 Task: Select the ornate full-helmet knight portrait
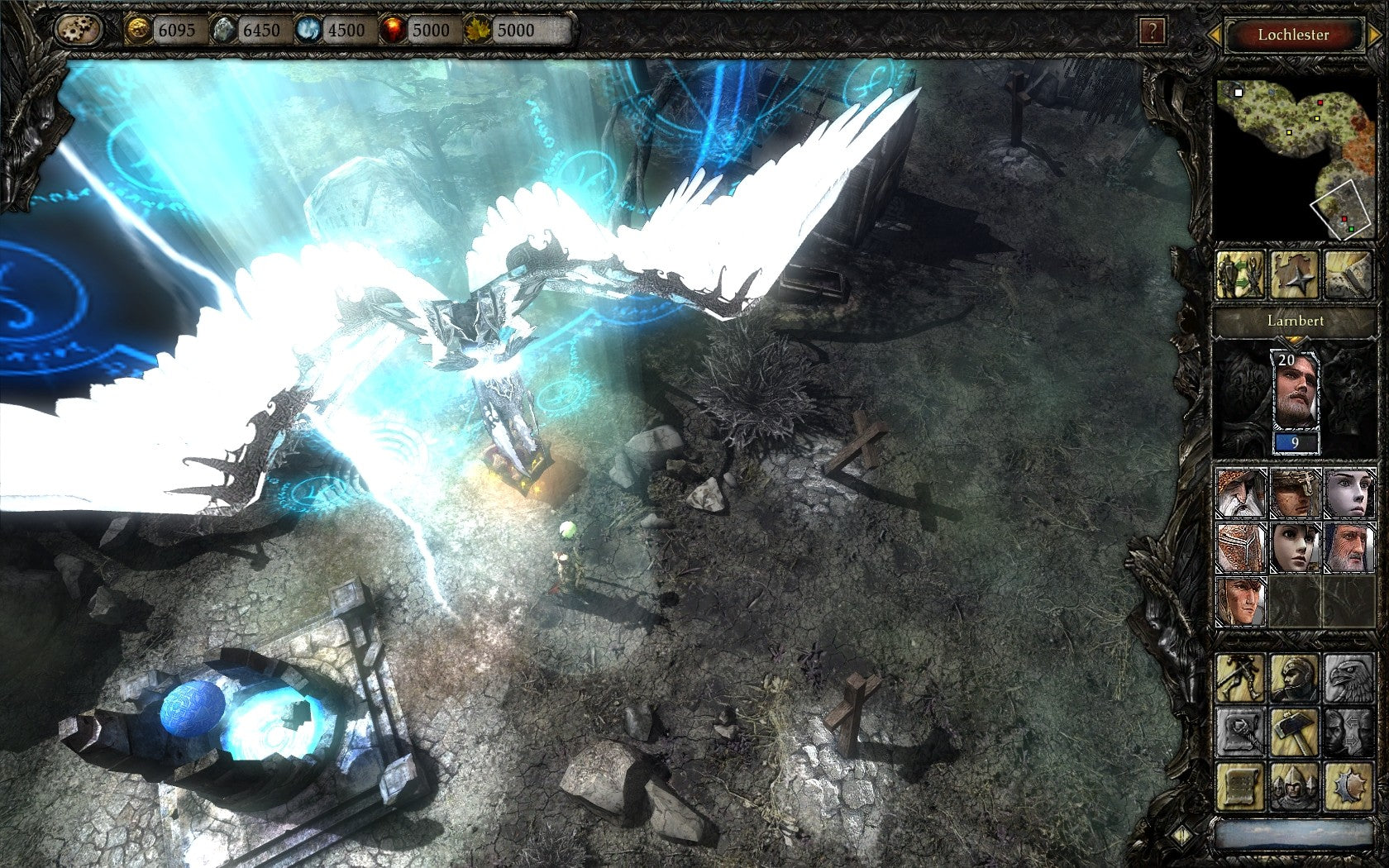[x=1241, y=546]
